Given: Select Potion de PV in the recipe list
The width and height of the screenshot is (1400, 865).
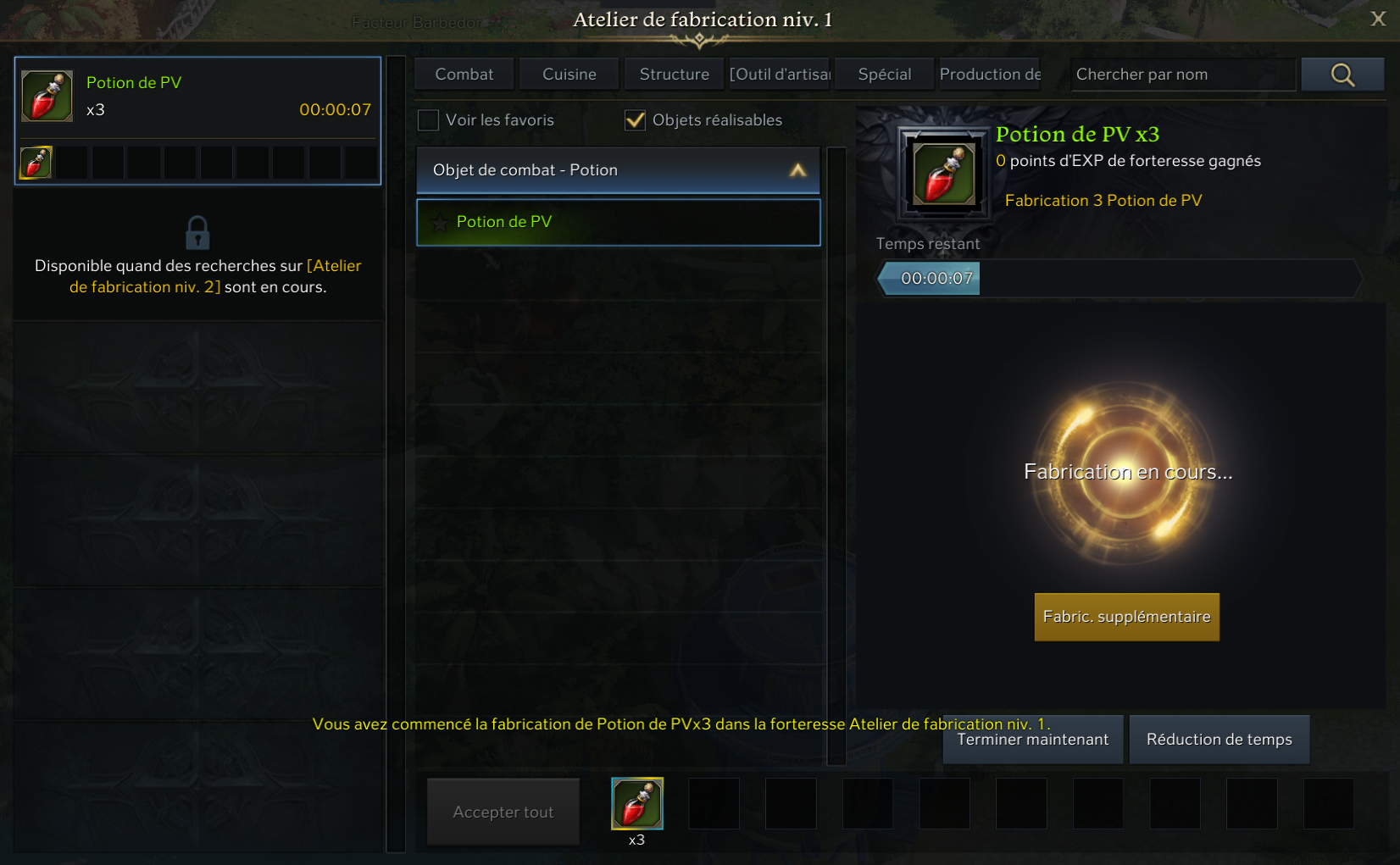Looking at the screenshot, I should click(x=619, y=222).
